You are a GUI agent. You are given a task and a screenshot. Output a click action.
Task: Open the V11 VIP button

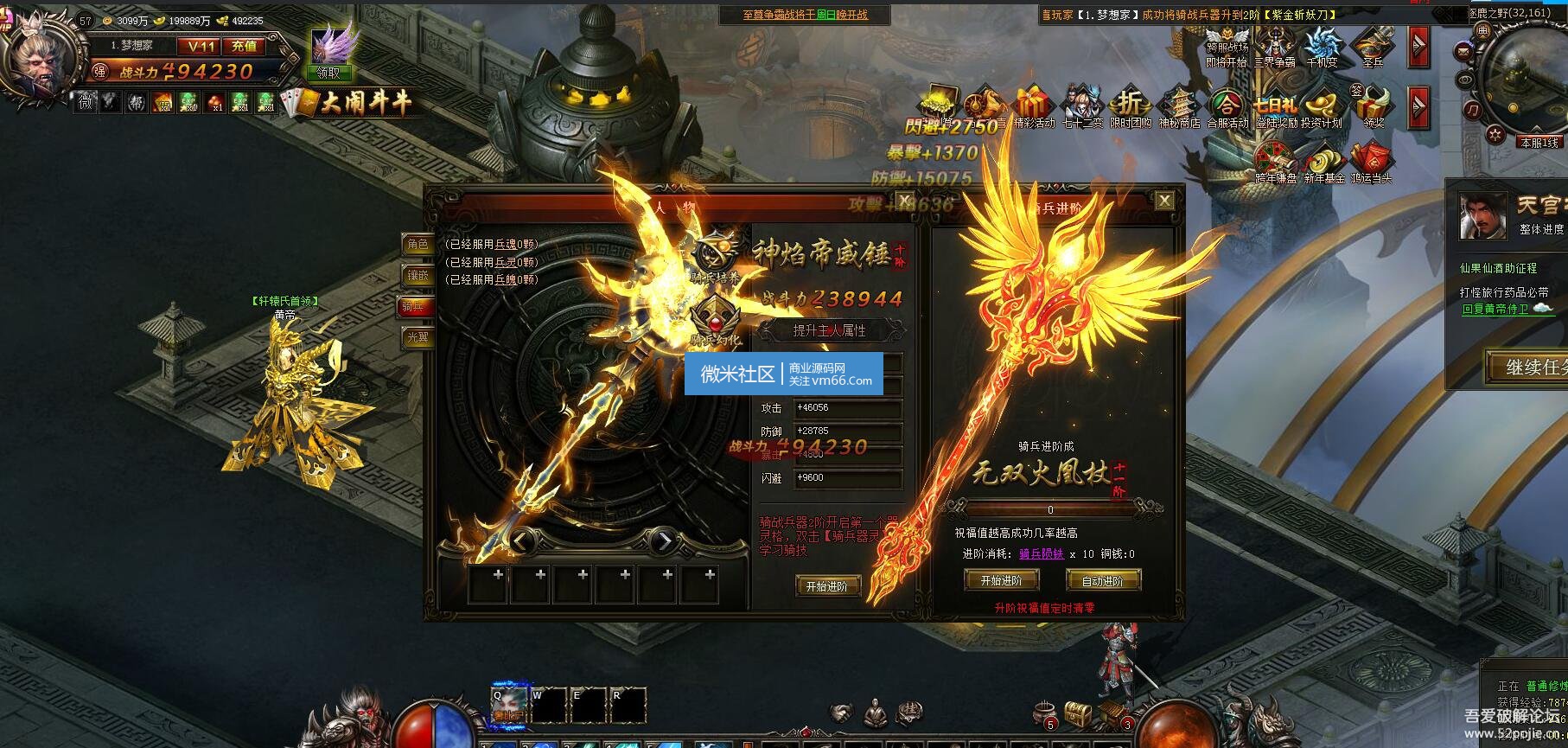(x=200, y=46)
